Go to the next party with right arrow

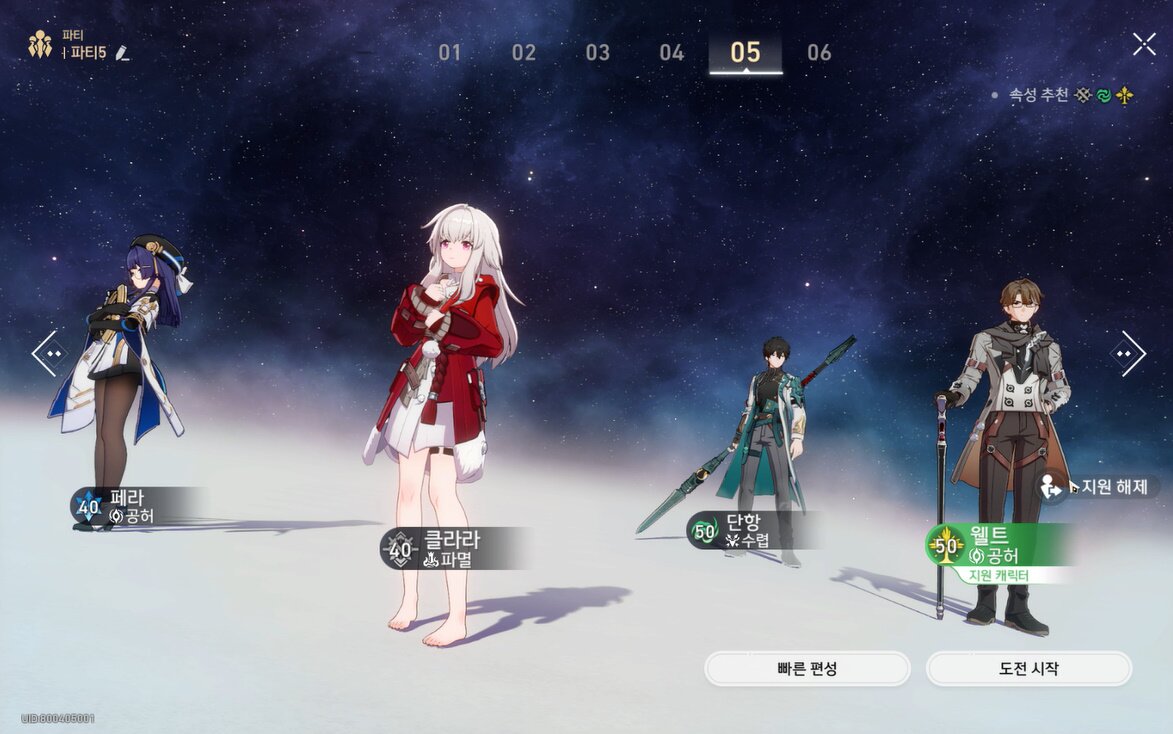[x=1128, y=353]
